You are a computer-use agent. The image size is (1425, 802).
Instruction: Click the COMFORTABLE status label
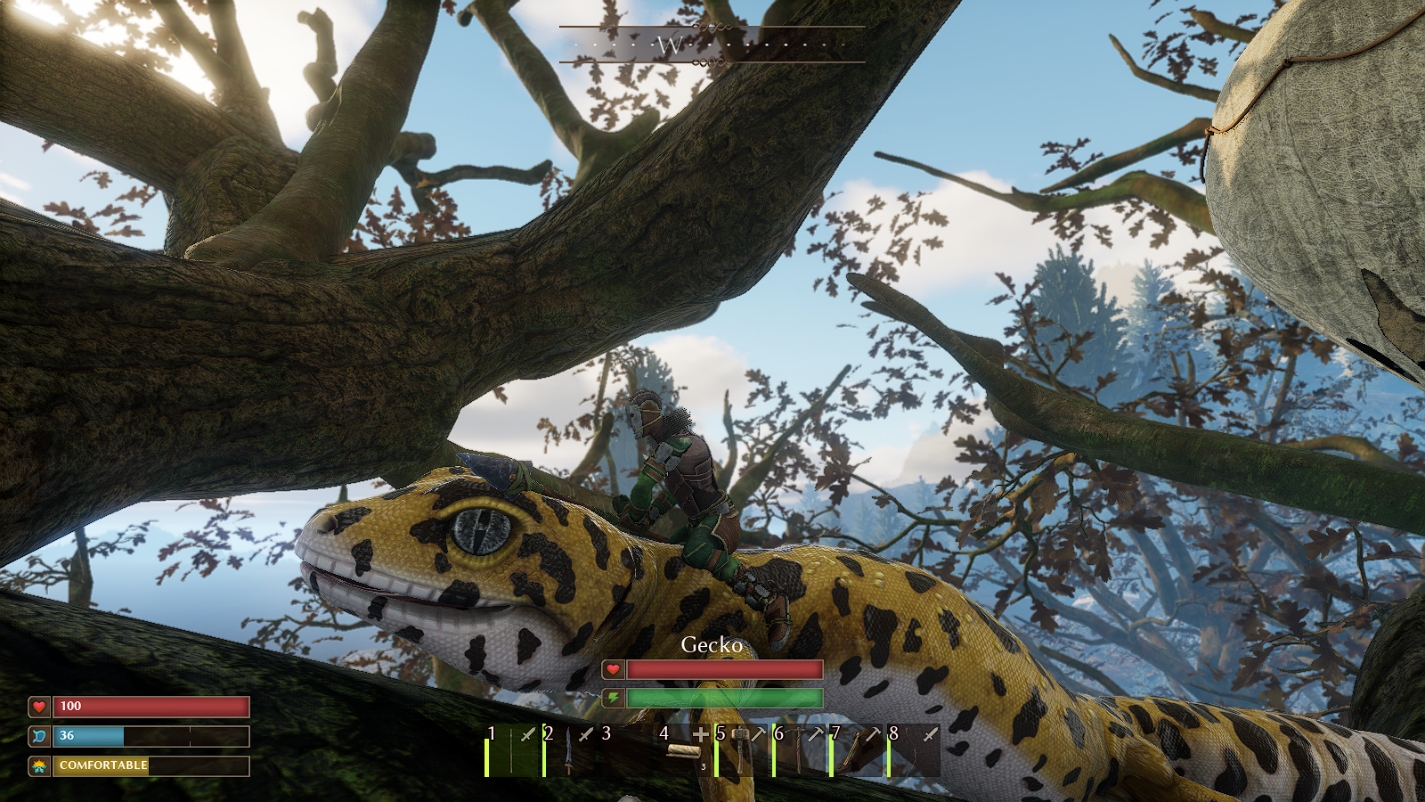click(102, 766)
